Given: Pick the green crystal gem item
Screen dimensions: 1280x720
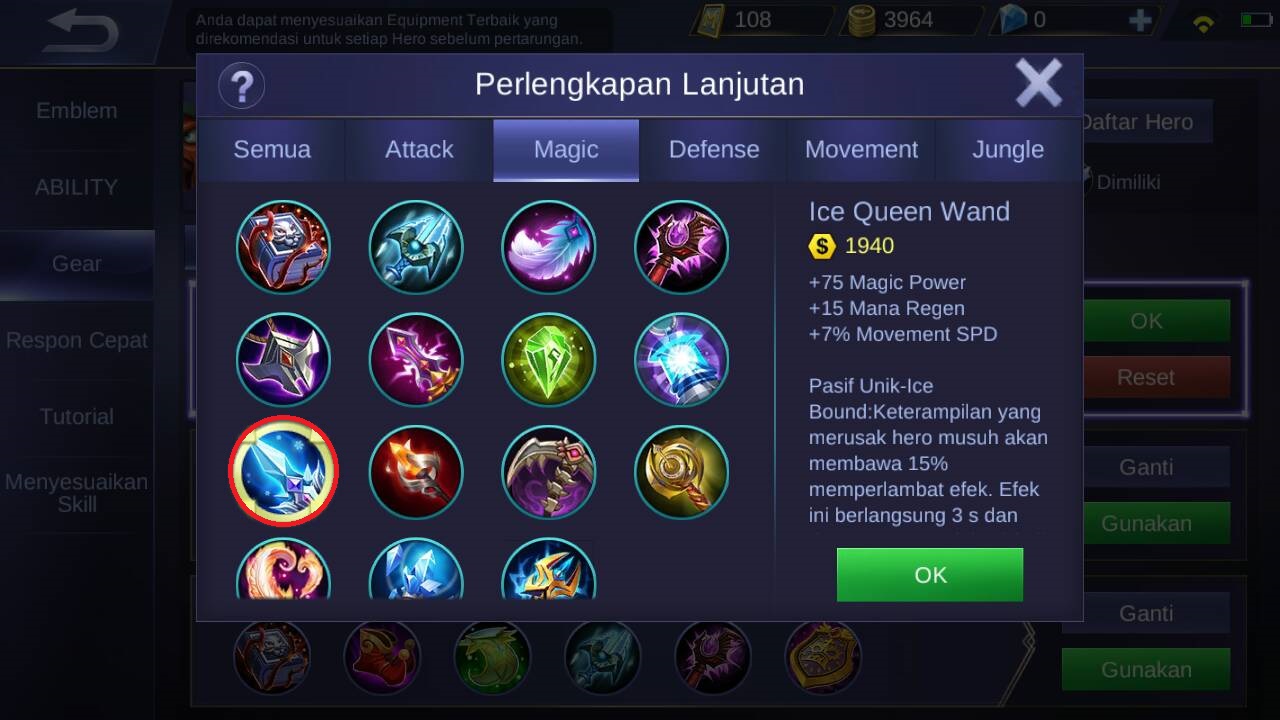Looking at the screenshot, I should click(x=549, y=360).
